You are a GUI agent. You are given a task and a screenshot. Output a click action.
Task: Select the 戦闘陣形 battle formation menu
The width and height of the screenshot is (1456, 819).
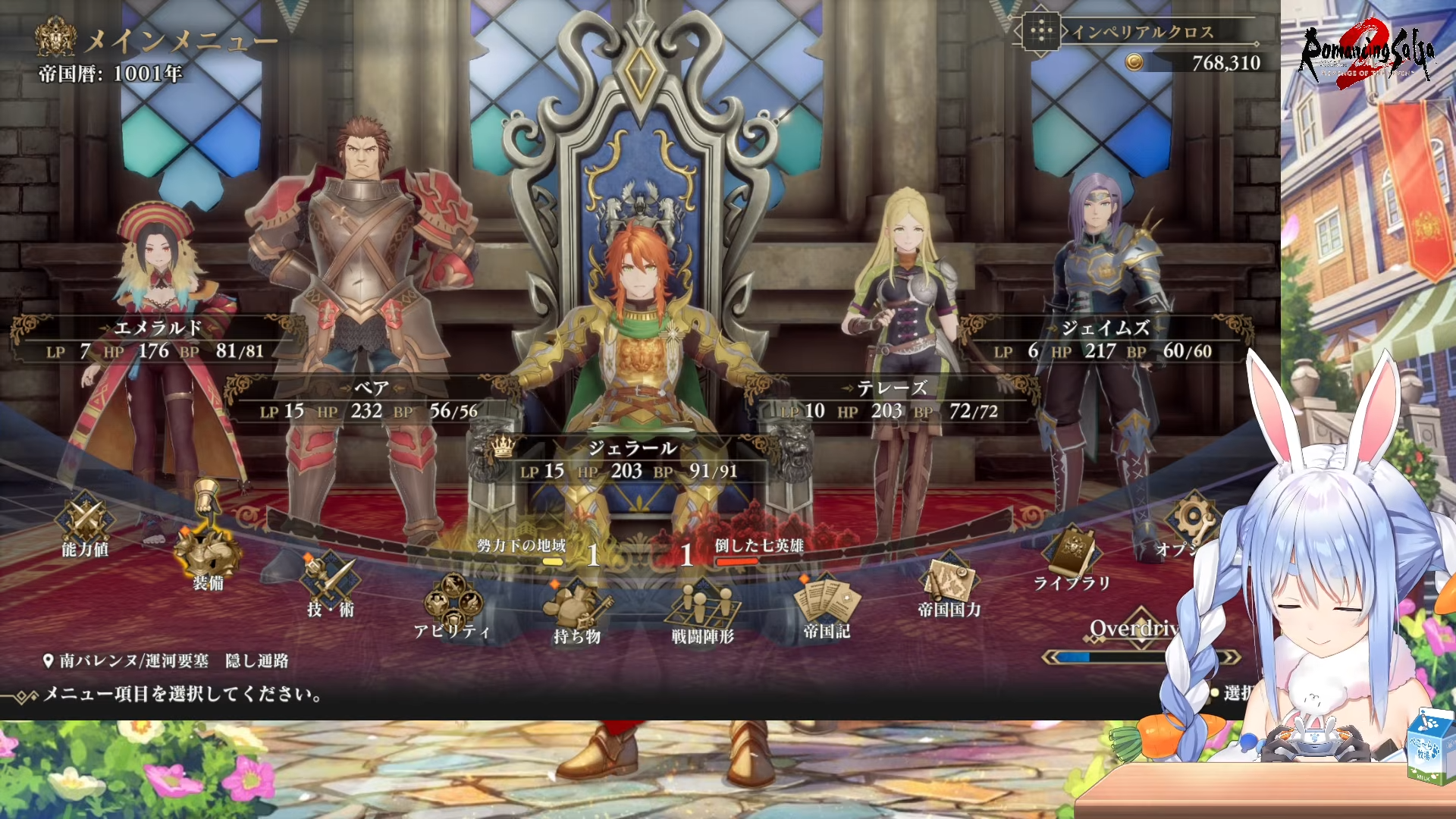tap(702, 609)
